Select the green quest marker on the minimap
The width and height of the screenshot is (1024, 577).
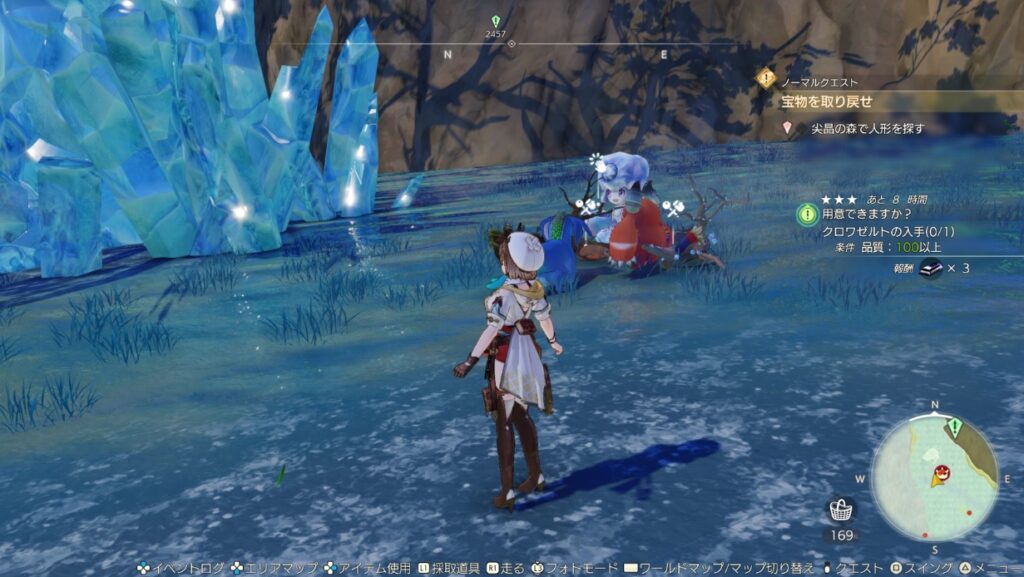click(x=955, y=428)
